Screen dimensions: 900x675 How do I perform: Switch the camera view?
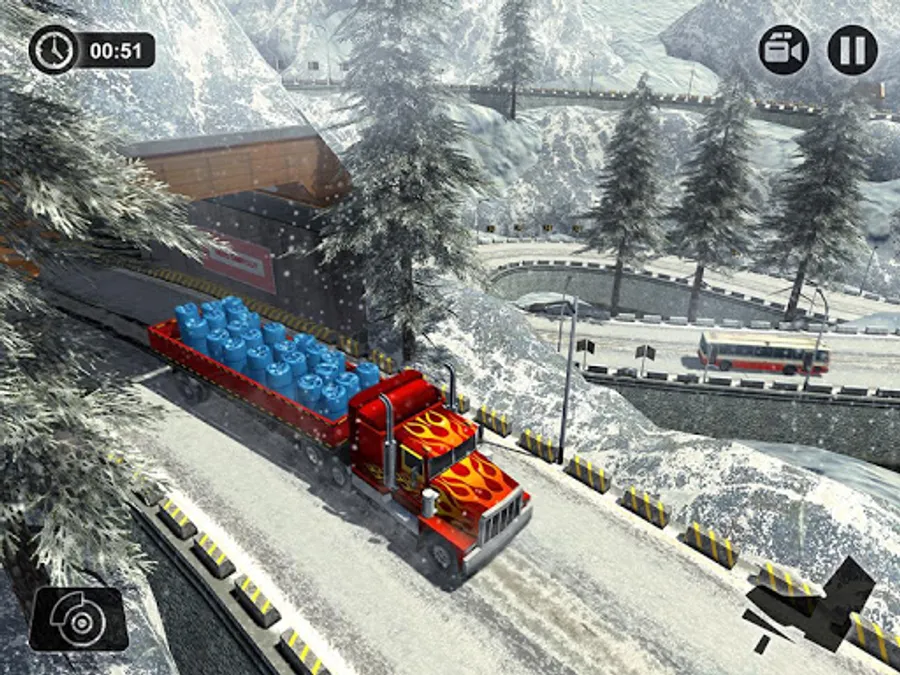pyautogui.click(x=784, y=50)
